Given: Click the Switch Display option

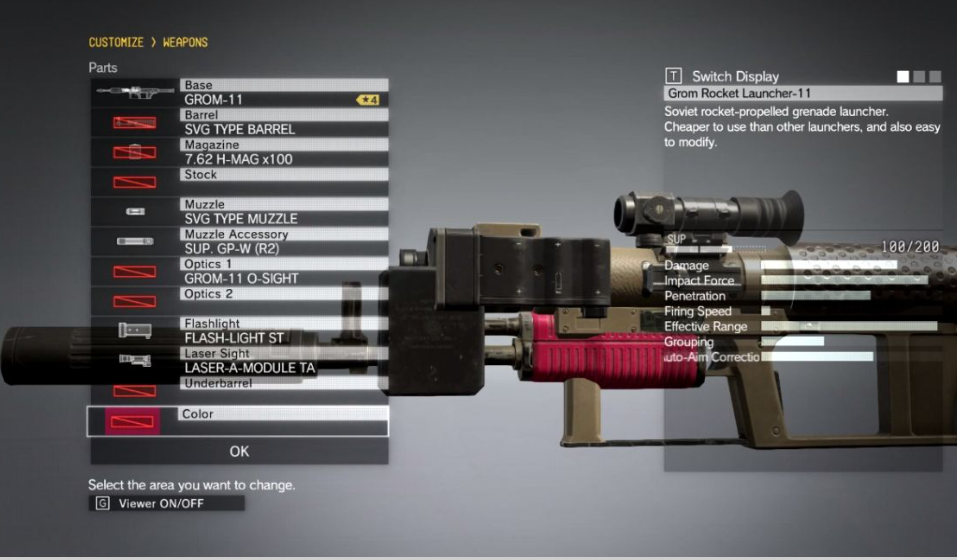Looking at the screenshot, I should point(734,76).
